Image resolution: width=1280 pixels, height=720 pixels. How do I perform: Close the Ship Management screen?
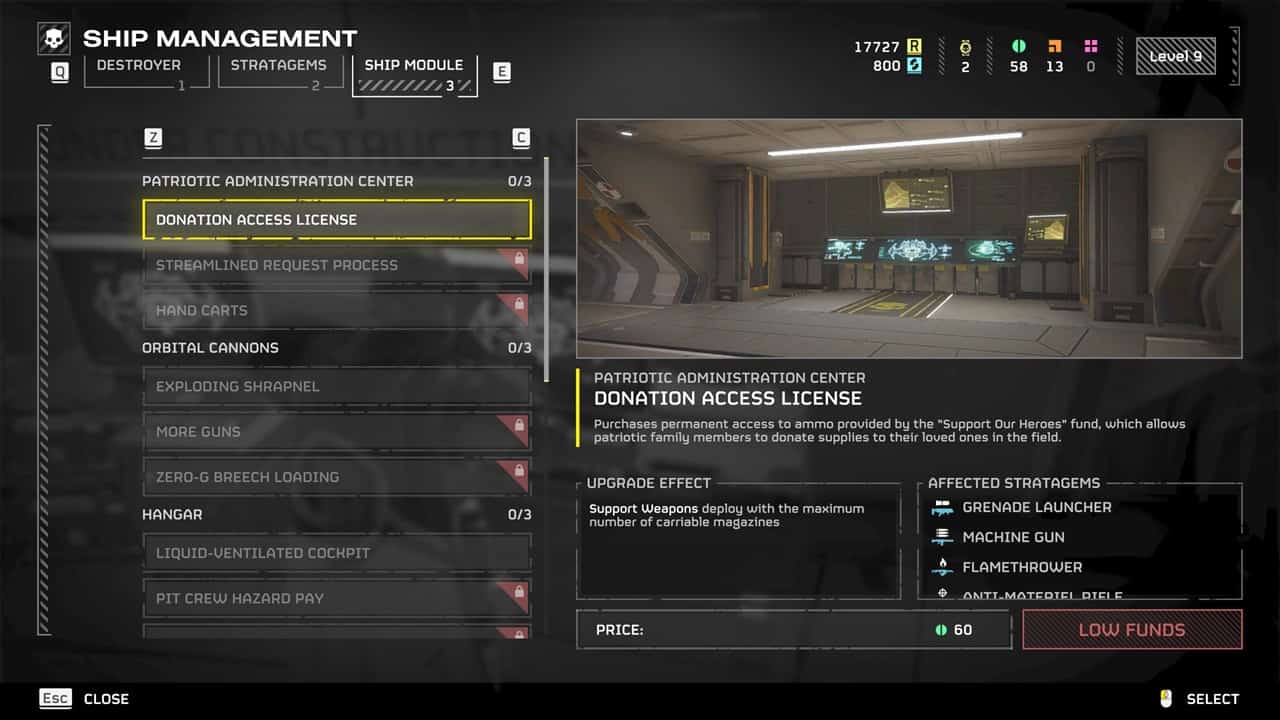click(85, 699)
